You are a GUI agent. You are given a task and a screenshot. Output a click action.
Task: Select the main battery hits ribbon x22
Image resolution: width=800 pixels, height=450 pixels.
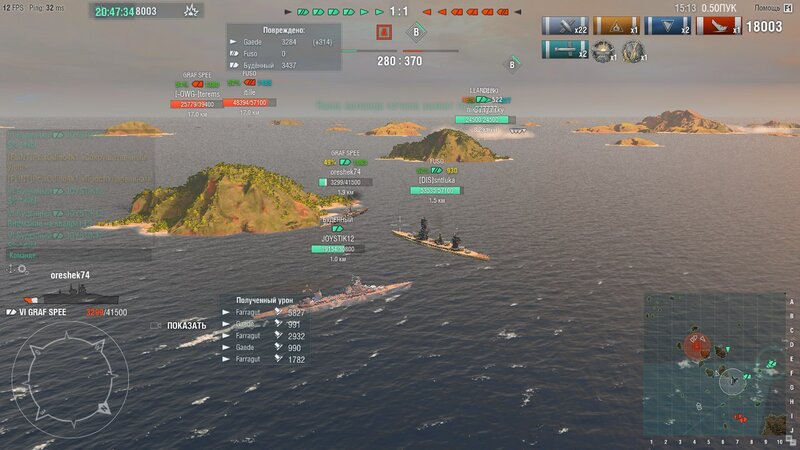click(564, 26)
